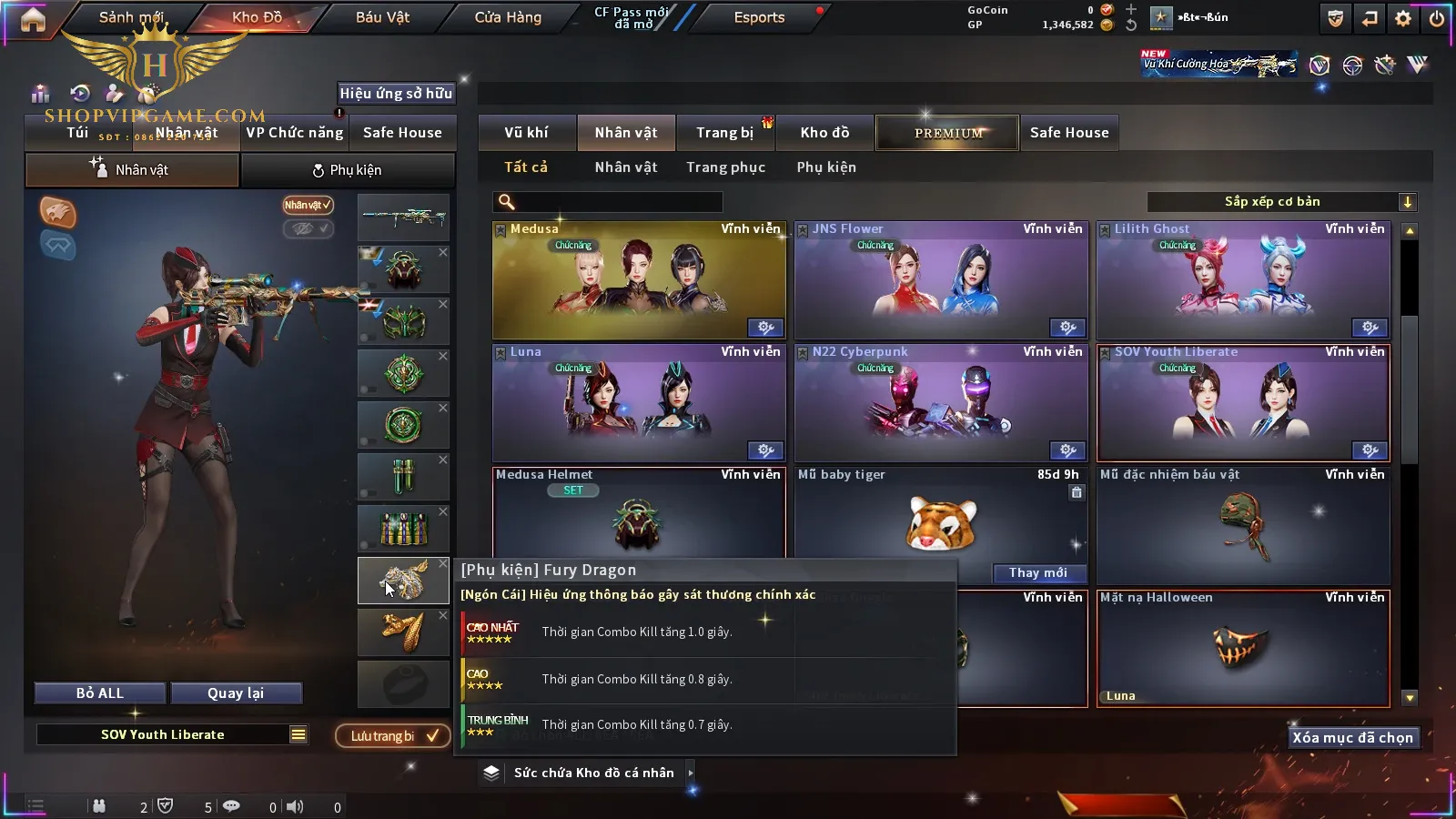Click the Thay mới renew button
Screen dimensions: 1456x819
click(1037, 572)
